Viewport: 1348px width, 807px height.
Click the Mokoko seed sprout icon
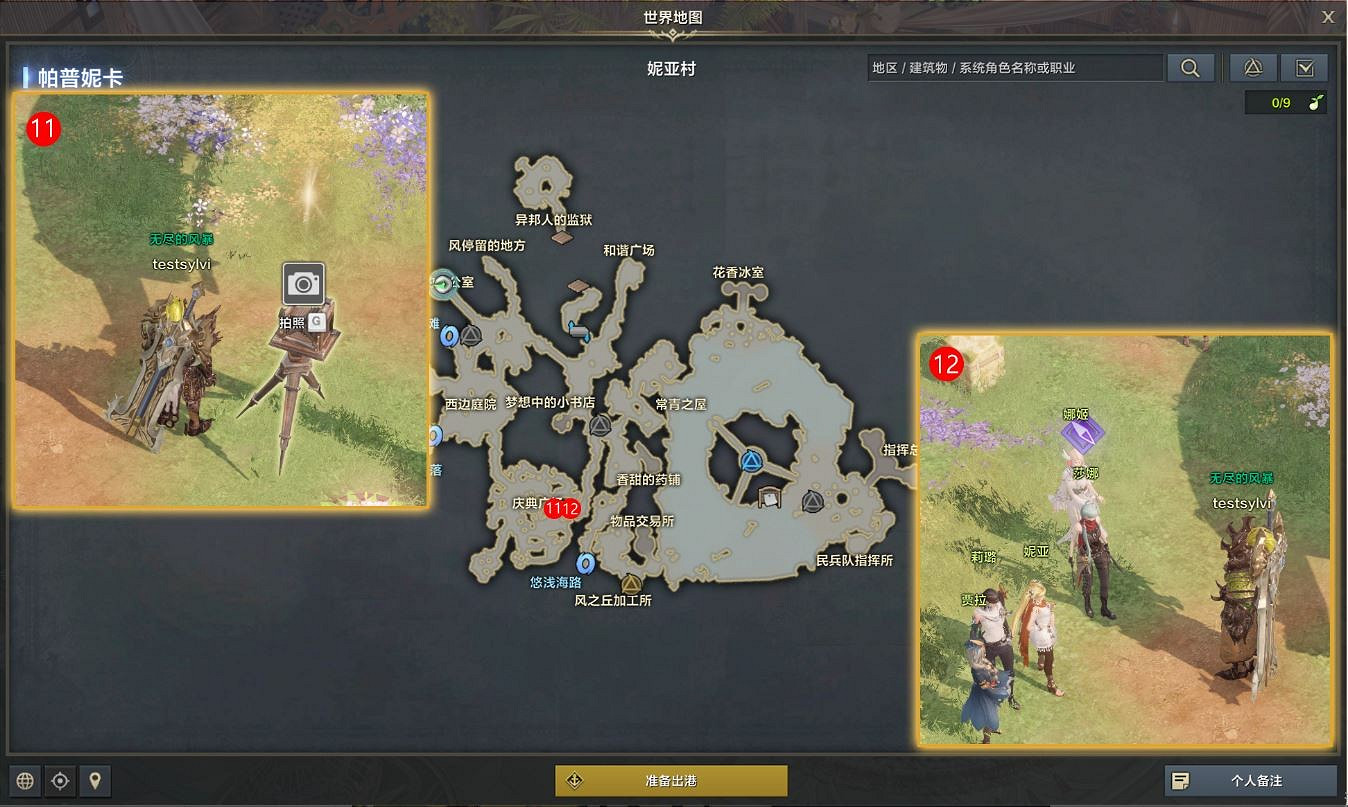[1316, 102]
